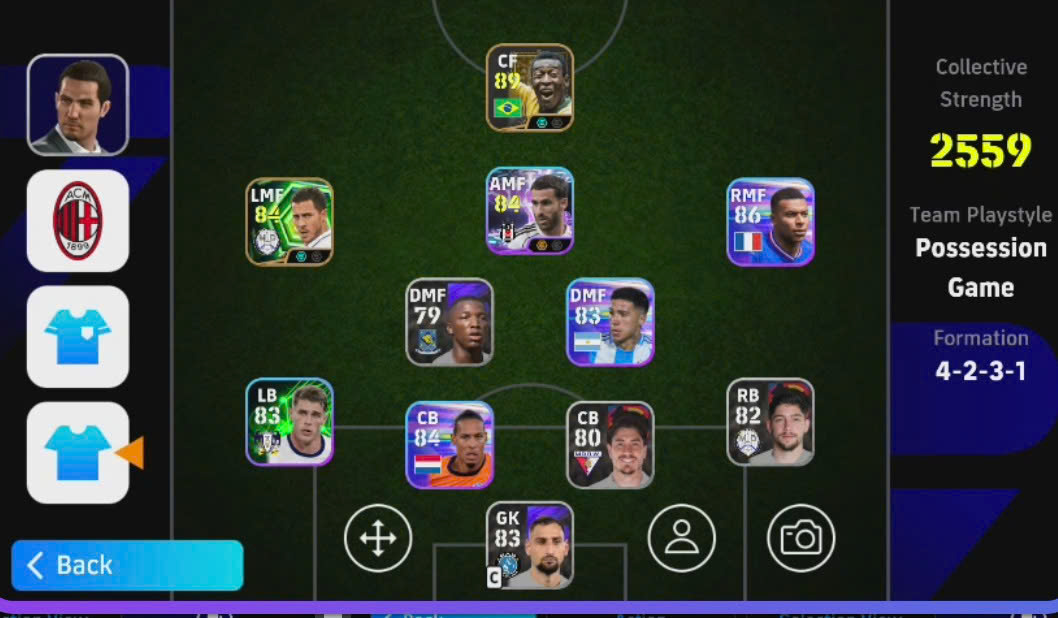
Task: Select the GK 83 captain card
Action: click(530, 545)
